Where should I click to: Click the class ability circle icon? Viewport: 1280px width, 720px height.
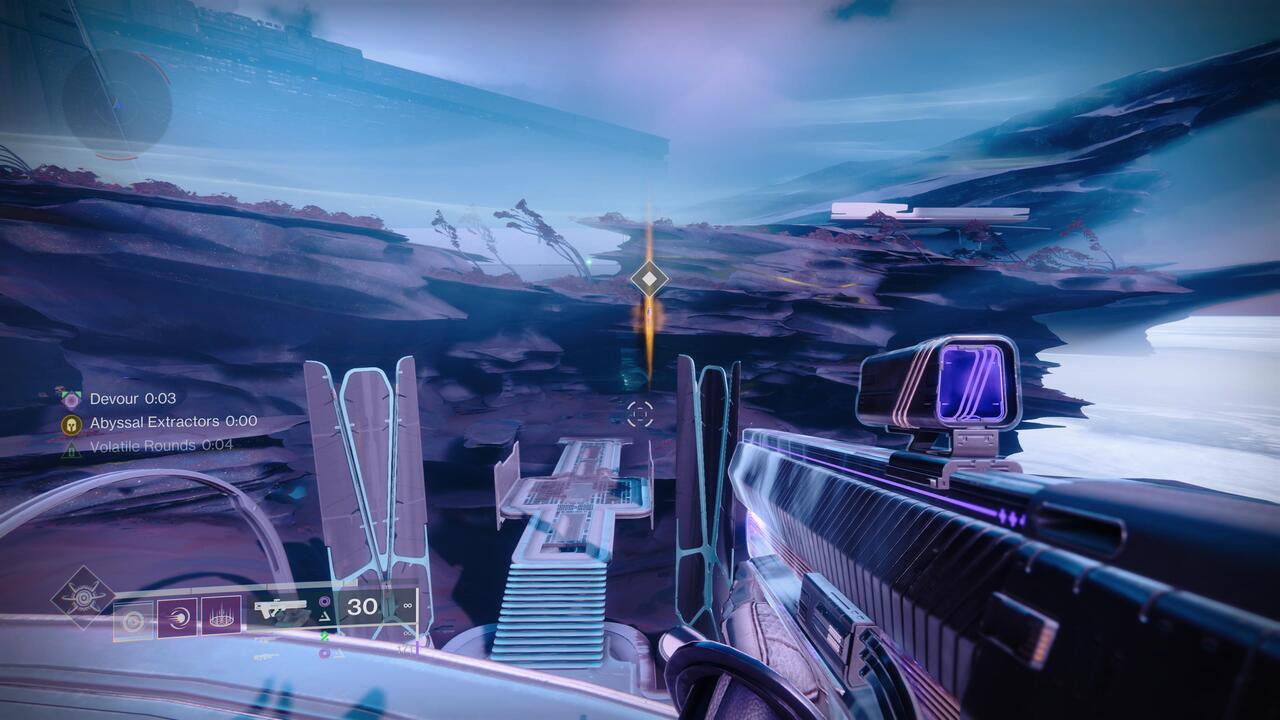(x=133, y=619)
